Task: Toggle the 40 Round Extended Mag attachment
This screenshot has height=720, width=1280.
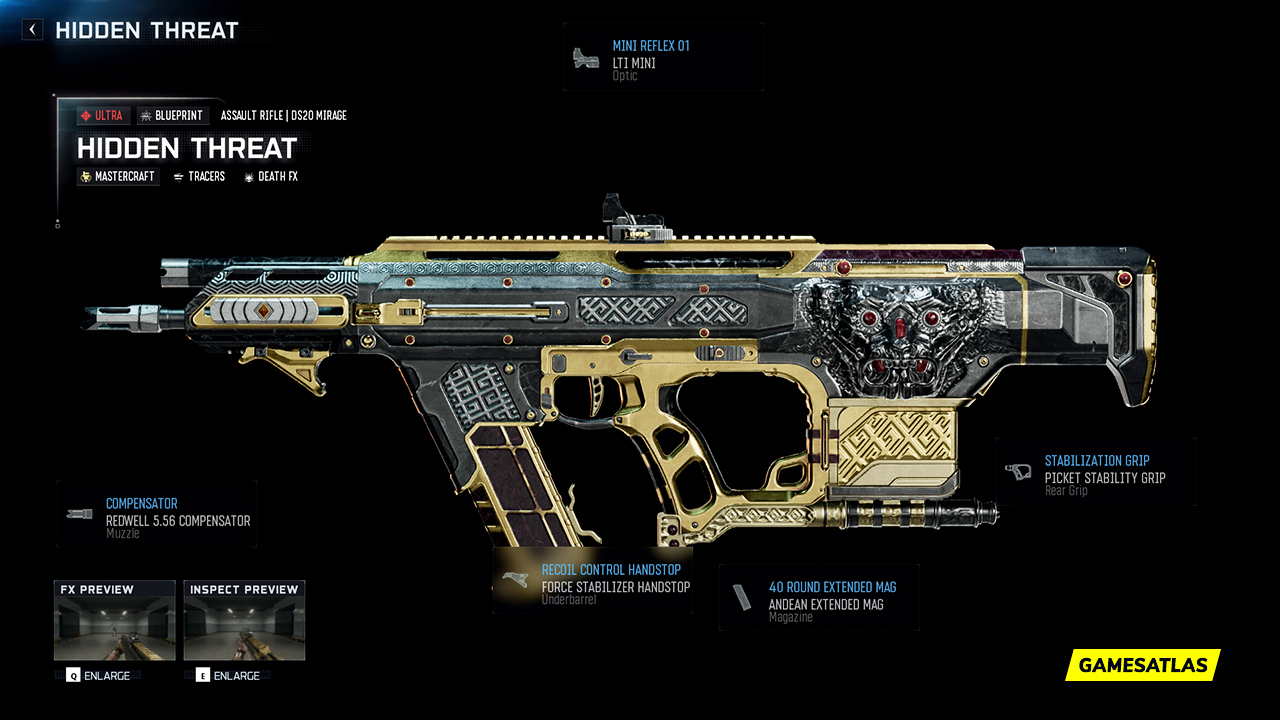Action: click(x=818, y=596)
